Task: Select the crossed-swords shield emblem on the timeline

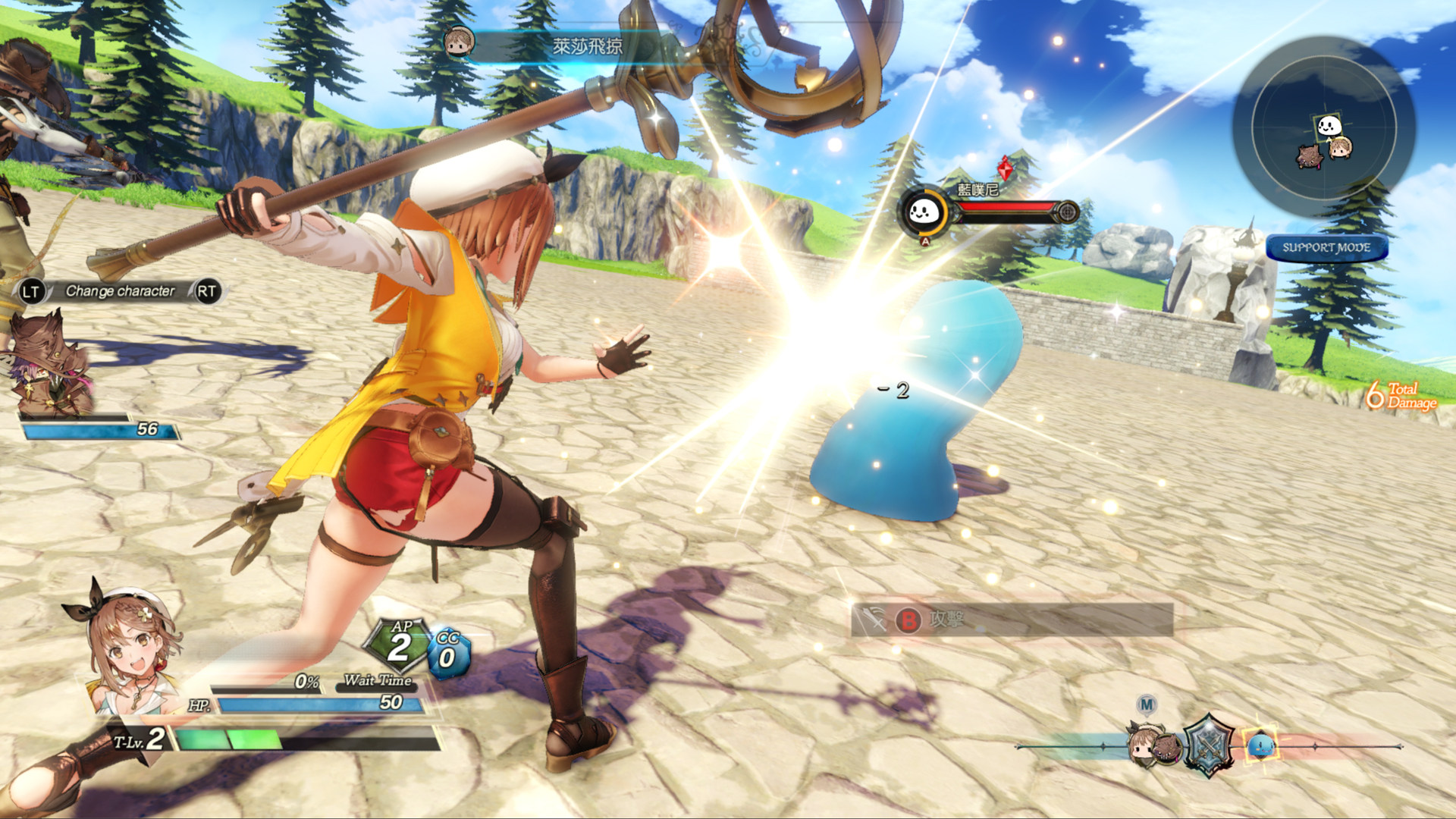Action: [1209, 745]
